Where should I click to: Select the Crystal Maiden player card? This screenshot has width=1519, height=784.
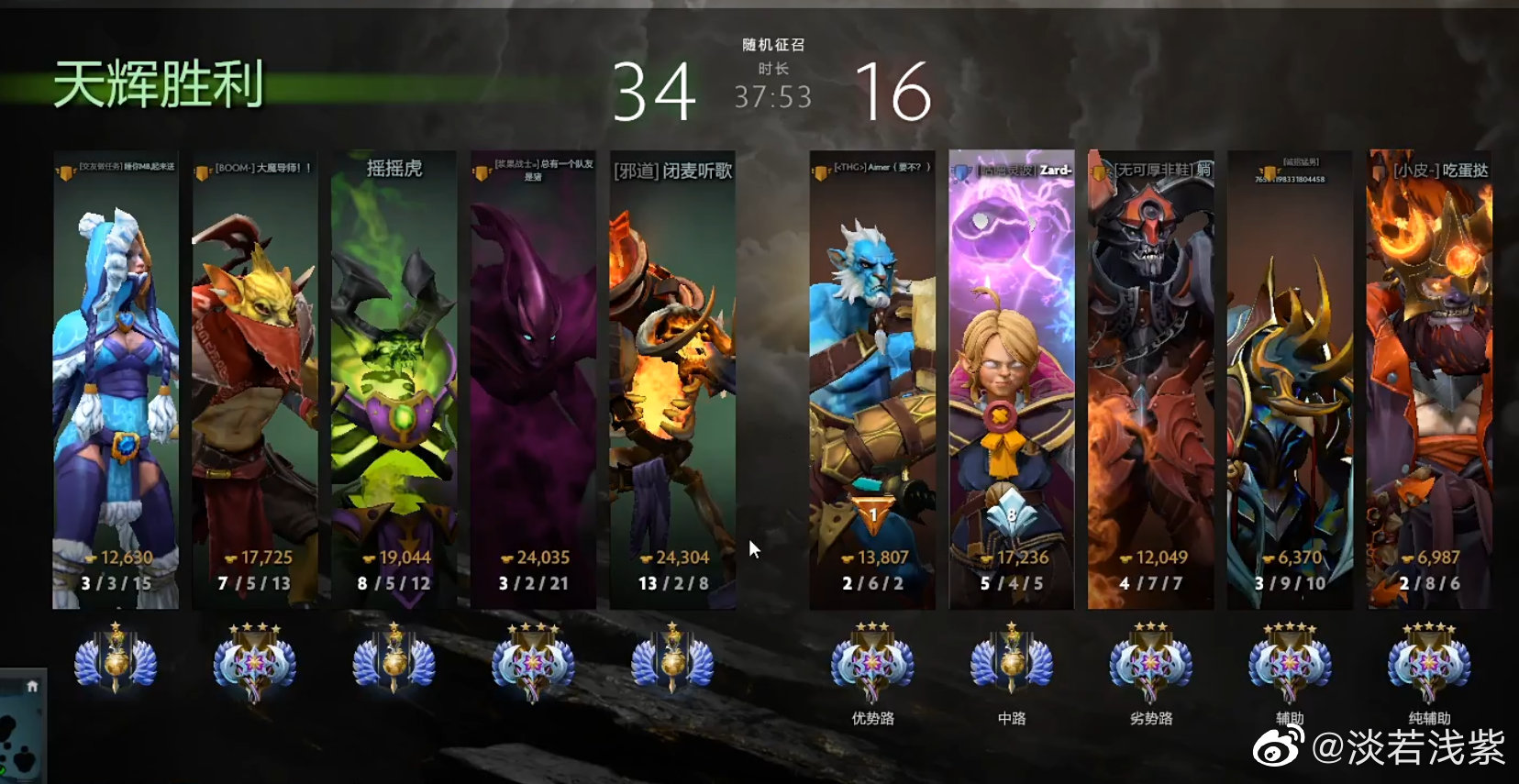click(x=116, y=380)
